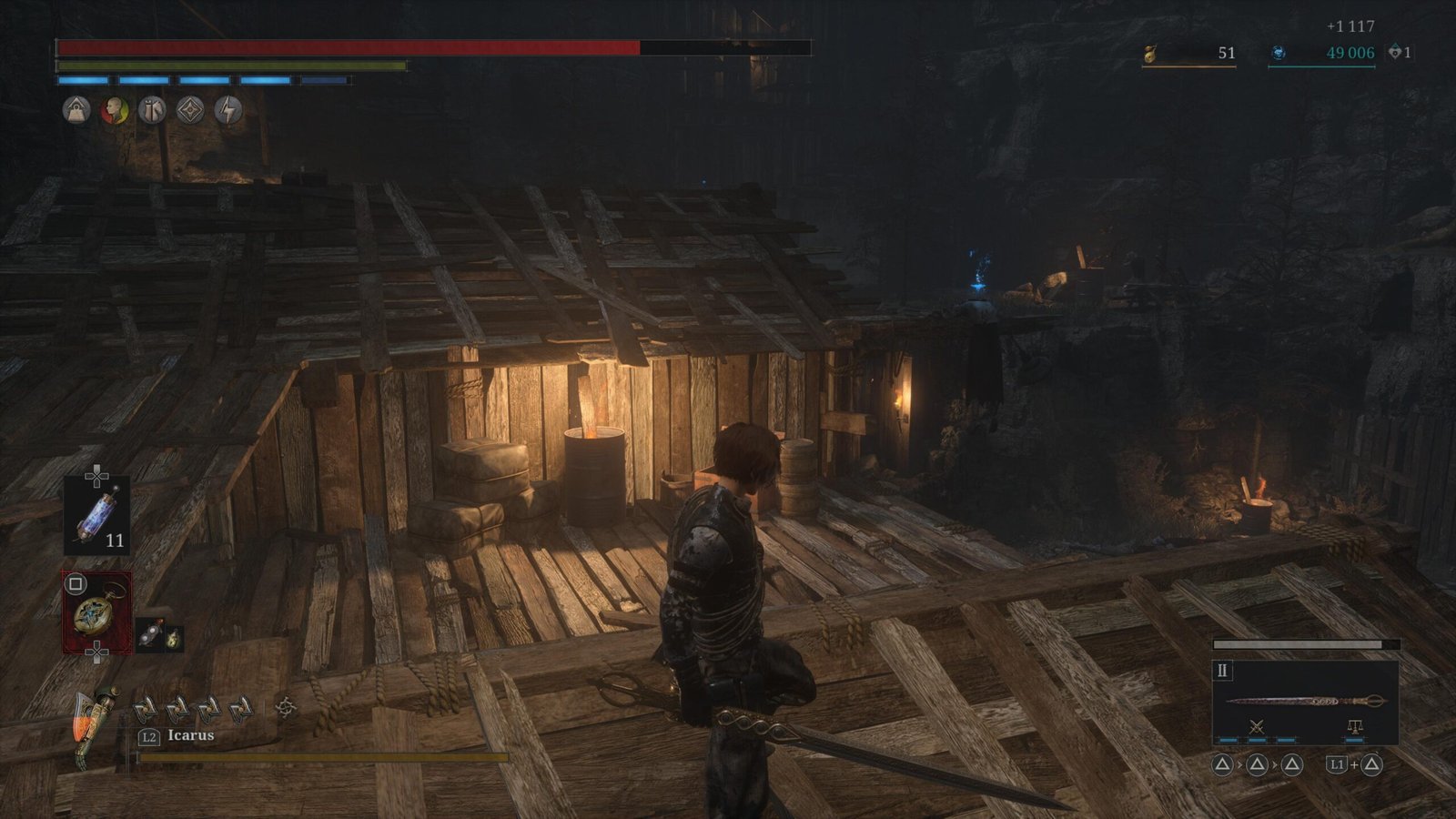Check the lightning bolt status icon
Viewport: 1456px width, 819px height.
[x=228, y=111]
